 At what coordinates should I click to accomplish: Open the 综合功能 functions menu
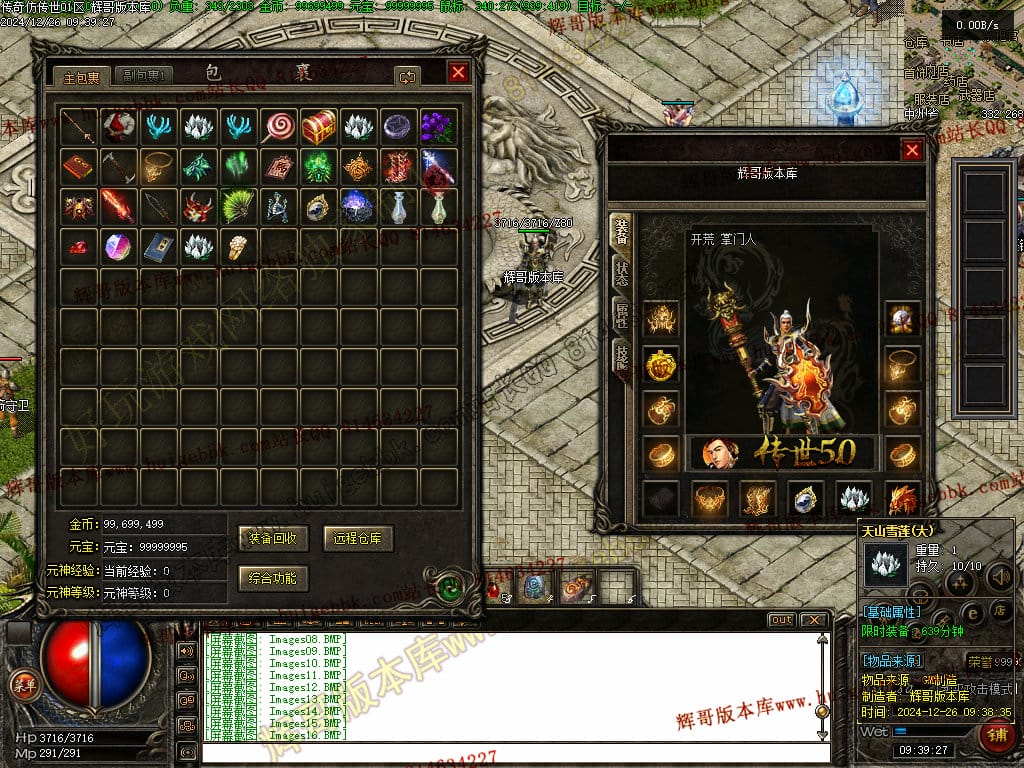coord(274,577)
